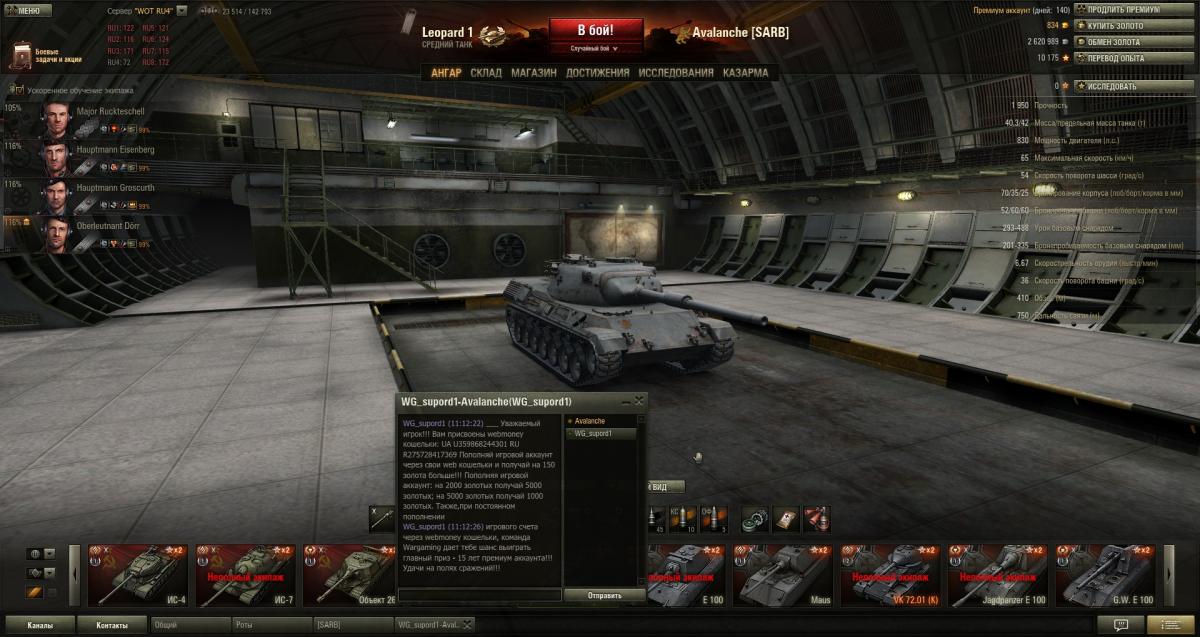Open the «Каналы» channels button
Screen dimensions: 1200x637
point(40,625)
